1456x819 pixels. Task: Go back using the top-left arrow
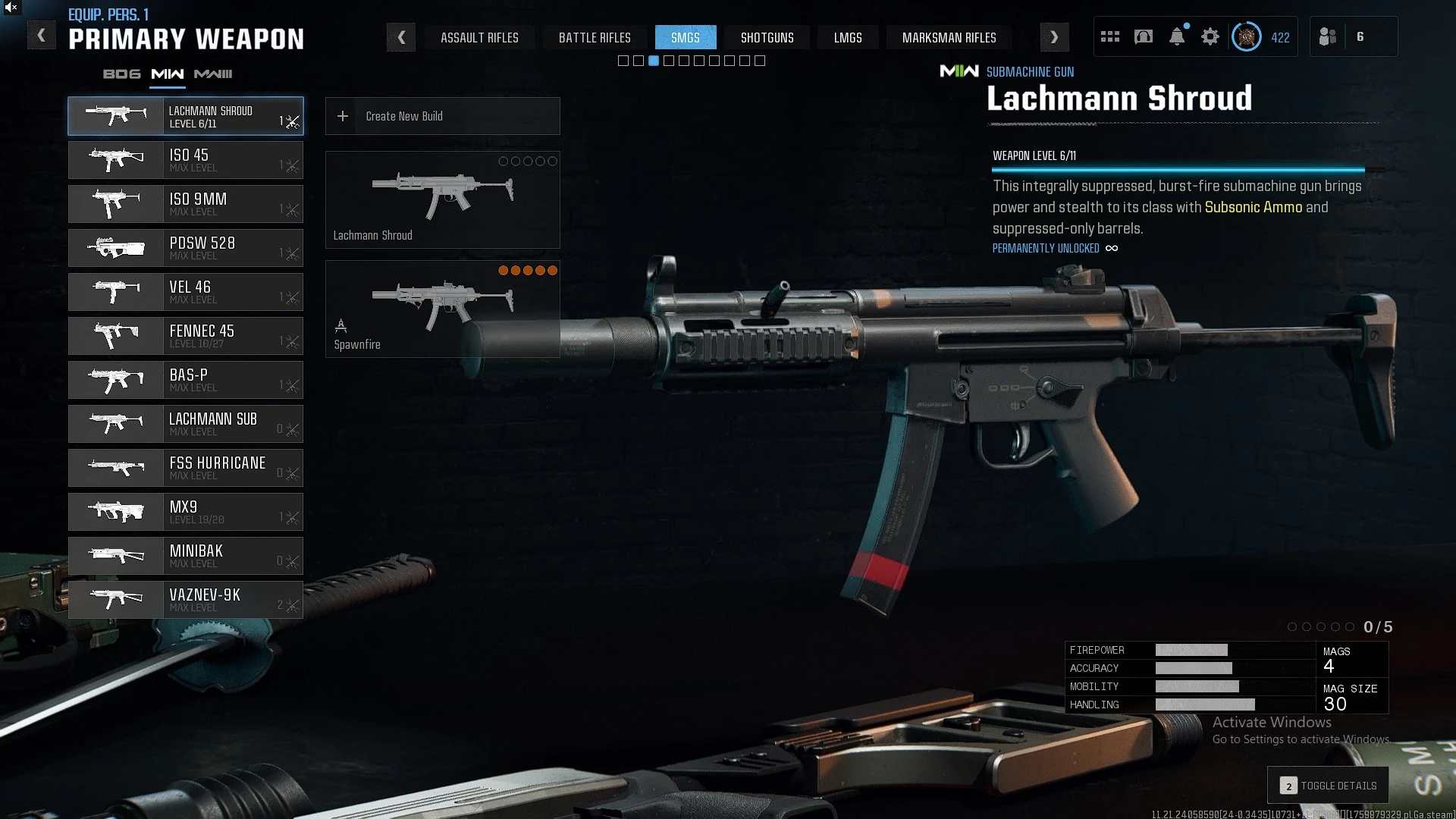(42, 36)
